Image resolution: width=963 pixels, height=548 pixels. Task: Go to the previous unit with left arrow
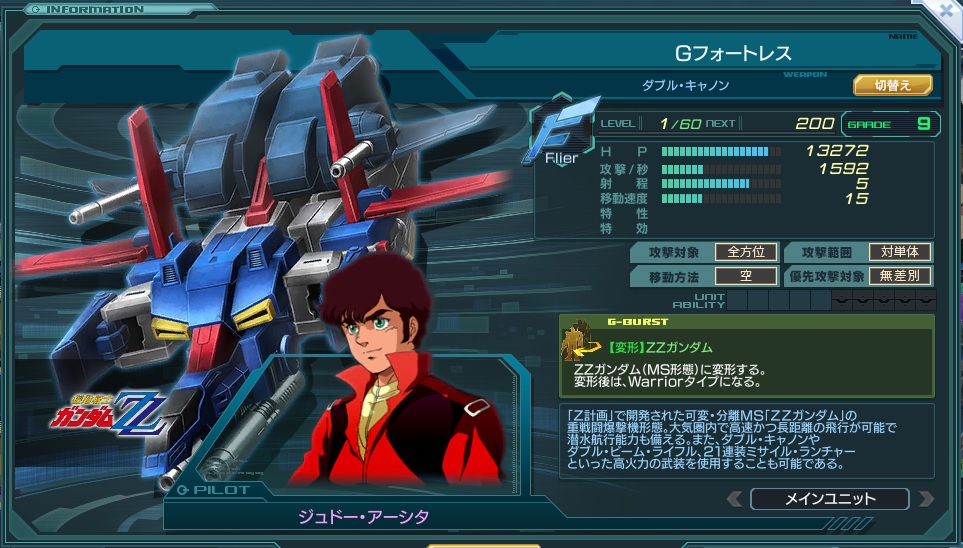[735, 499]
